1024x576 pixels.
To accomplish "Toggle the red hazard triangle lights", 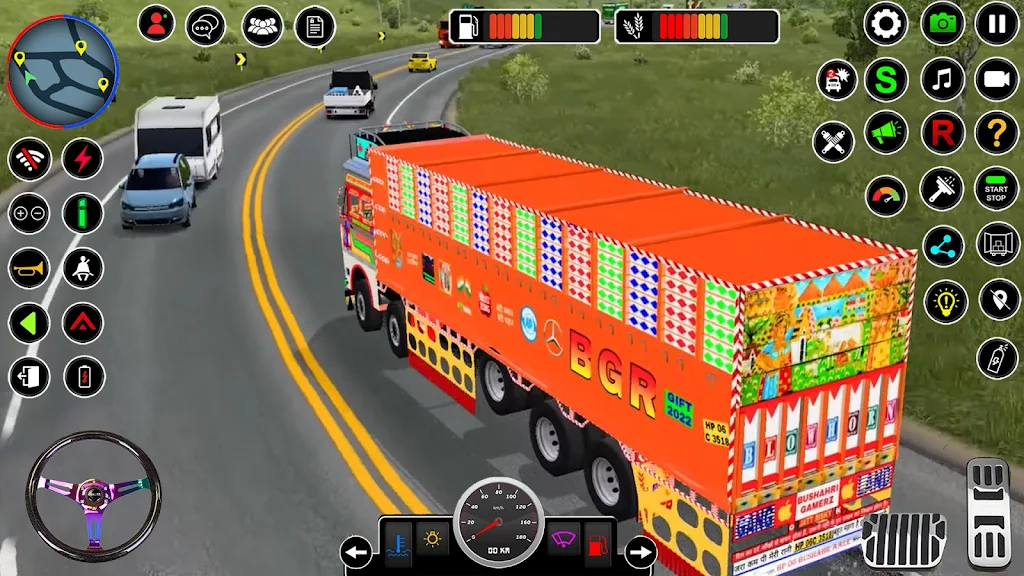I will coord(84,322).
